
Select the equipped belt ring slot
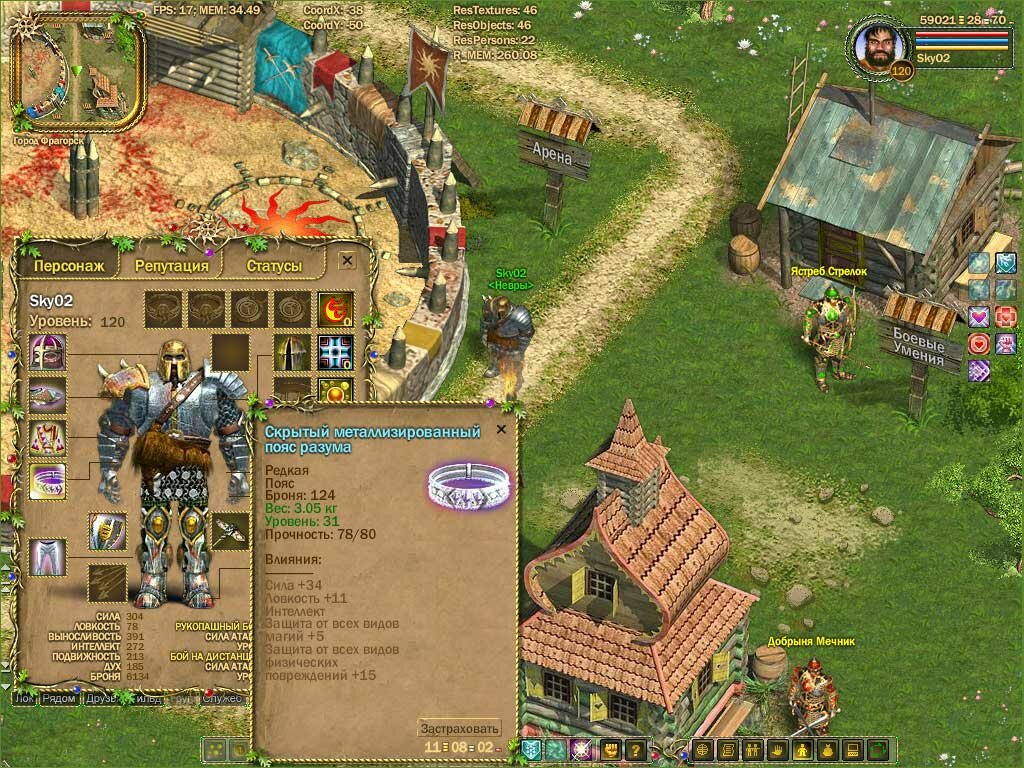(47, 481)
